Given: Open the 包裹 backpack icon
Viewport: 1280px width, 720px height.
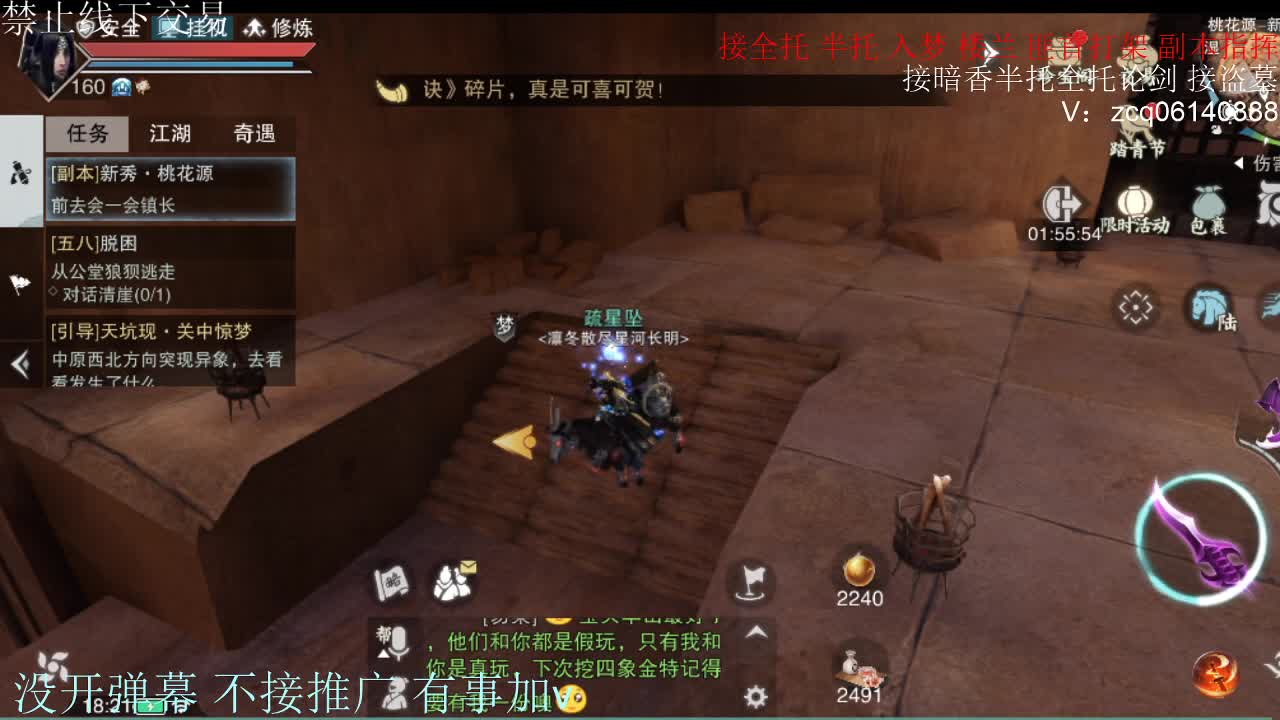Looking at the screenshot, I should coord(1209,202).
